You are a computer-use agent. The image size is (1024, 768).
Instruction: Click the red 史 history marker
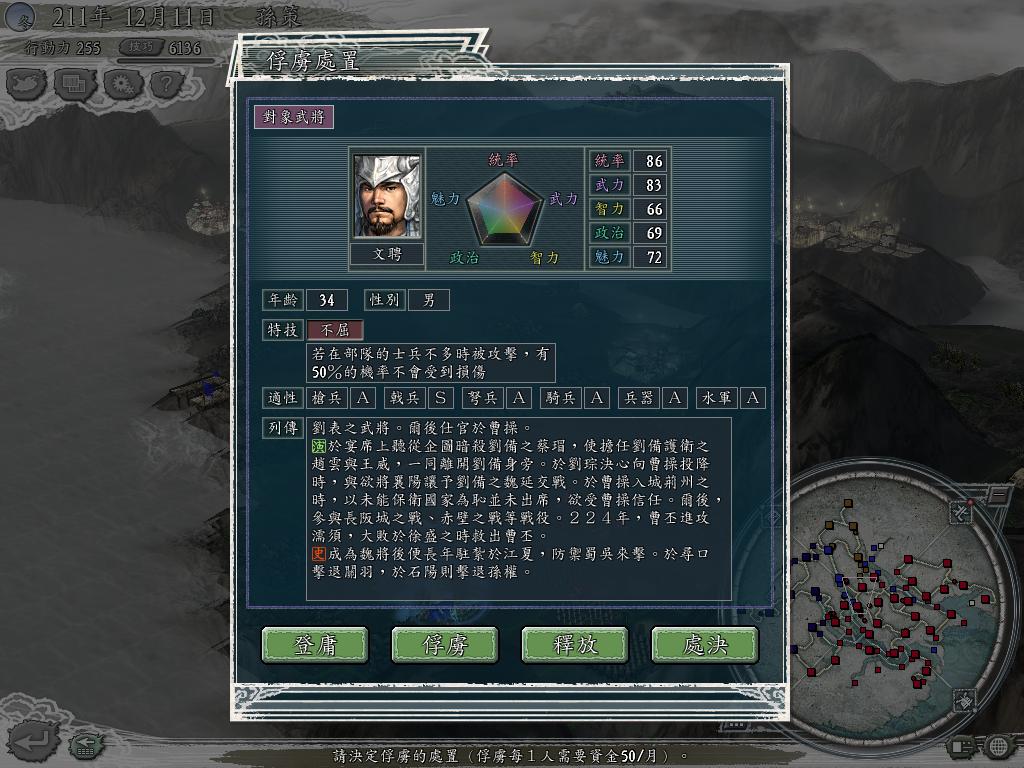click(319, 553)
